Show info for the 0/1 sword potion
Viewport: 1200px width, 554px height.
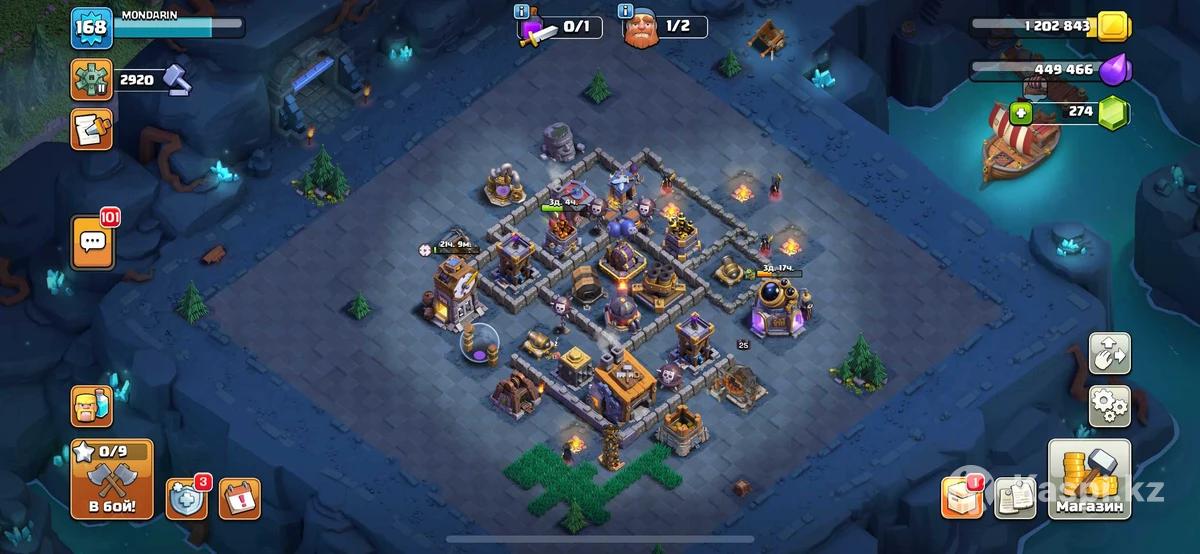[521, 11]
